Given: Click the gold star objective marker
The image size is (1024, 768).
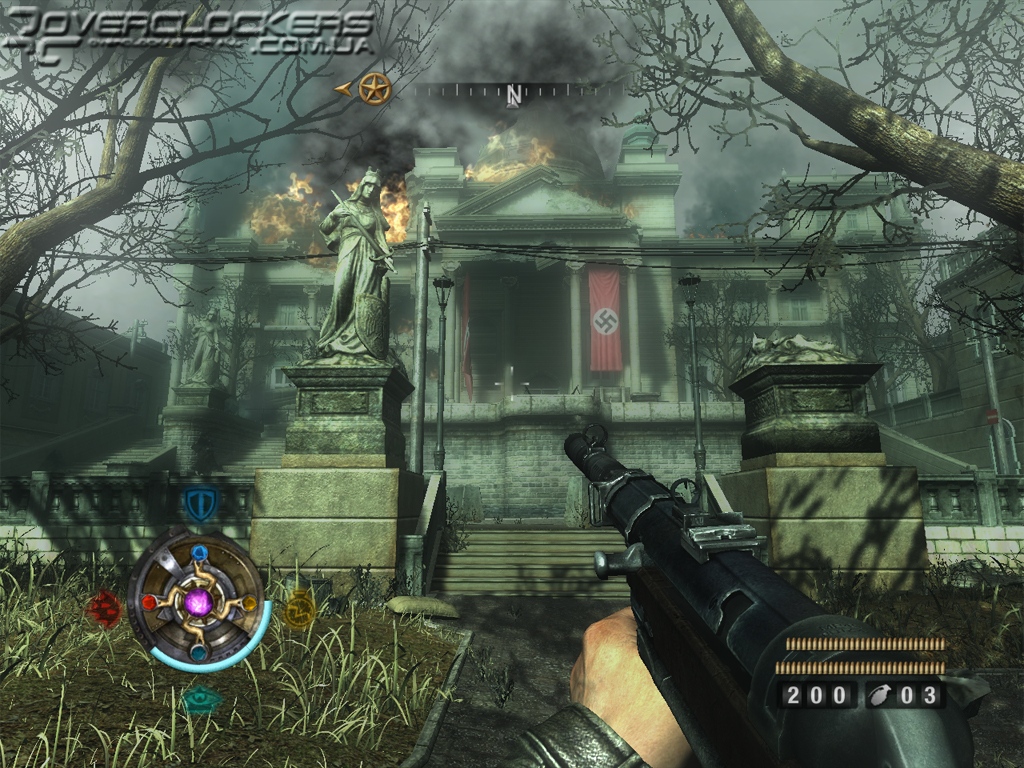Looking at the screenshot, I should (374, 89).
